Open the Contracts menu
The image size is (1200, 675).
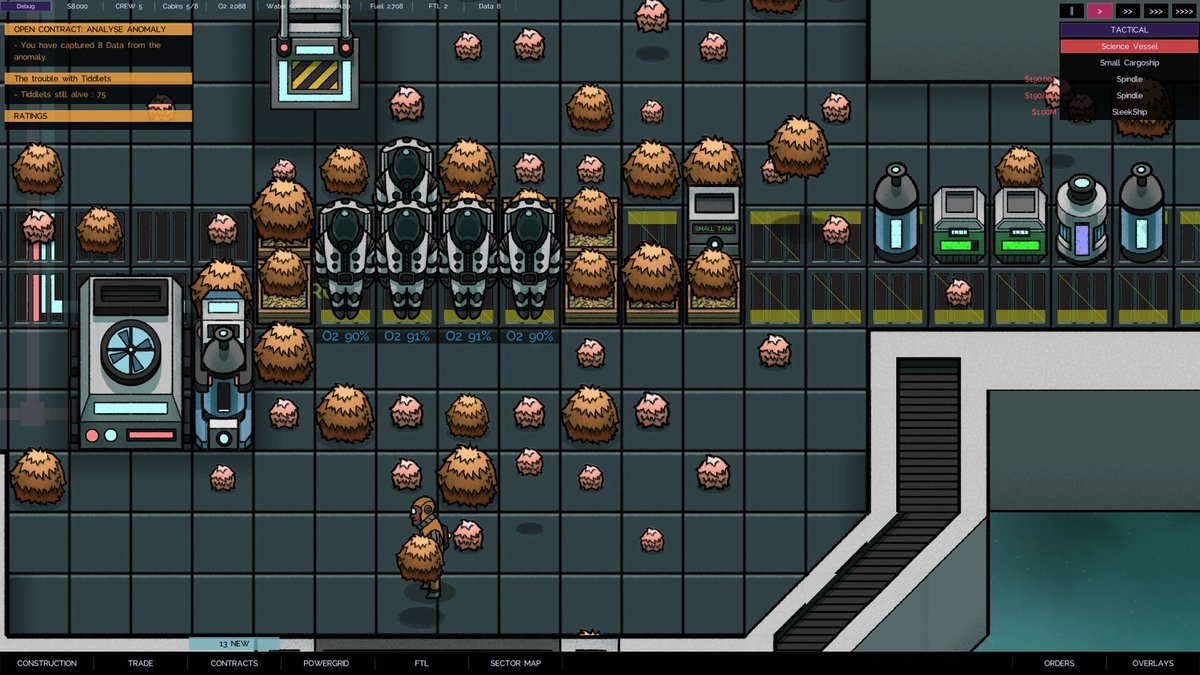click(234, 663)
